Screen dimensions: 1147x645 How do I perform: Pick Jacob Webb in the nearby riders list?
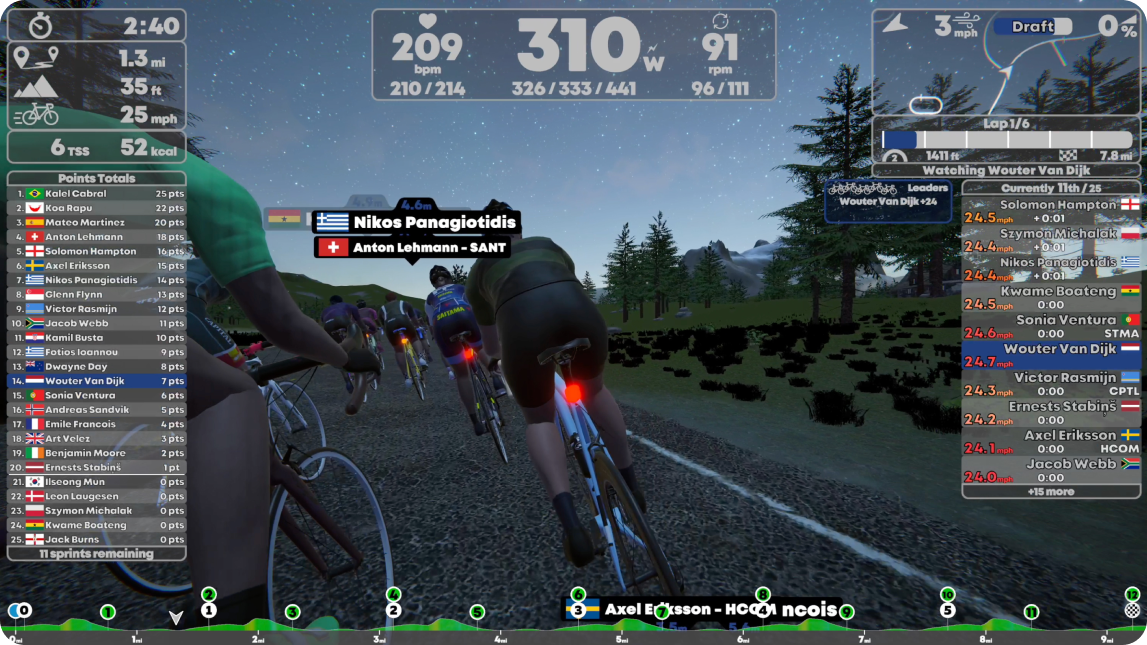(1051, 470)
